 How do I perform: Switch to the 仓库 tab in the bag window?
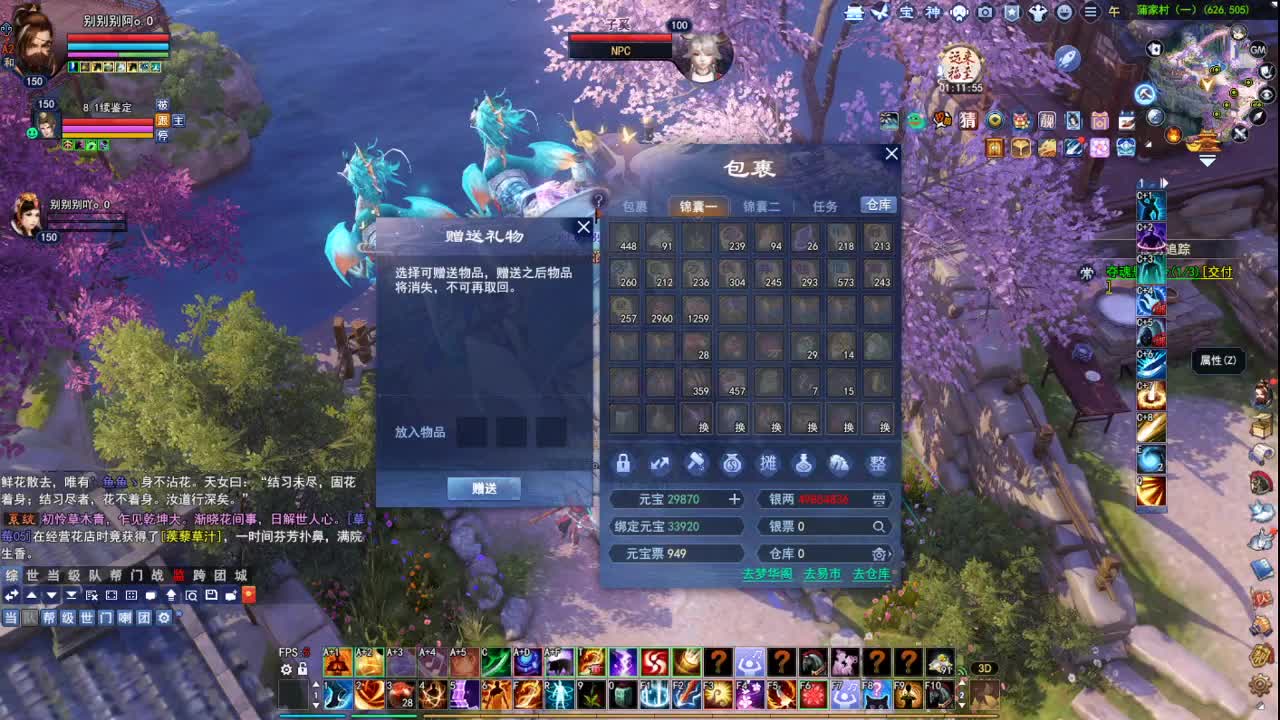pos(878,206)
